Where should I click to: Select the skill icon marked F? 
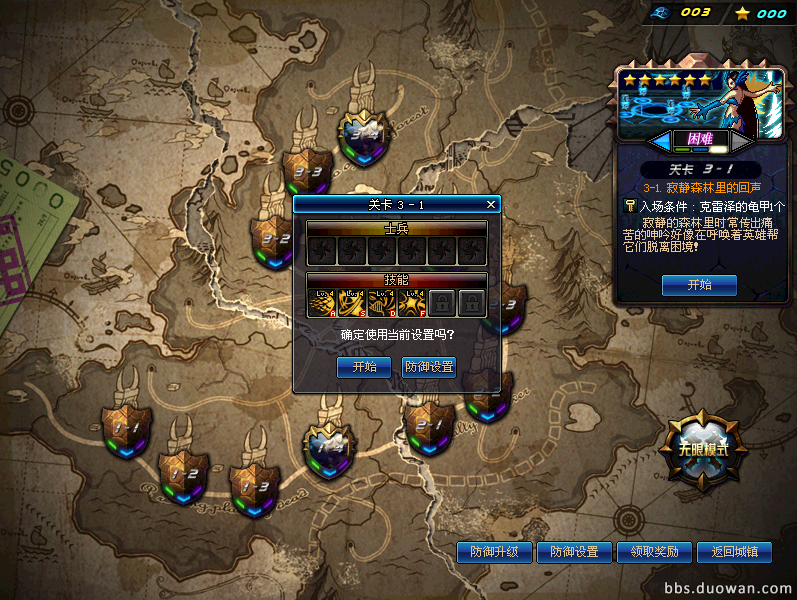pos(411,302)
